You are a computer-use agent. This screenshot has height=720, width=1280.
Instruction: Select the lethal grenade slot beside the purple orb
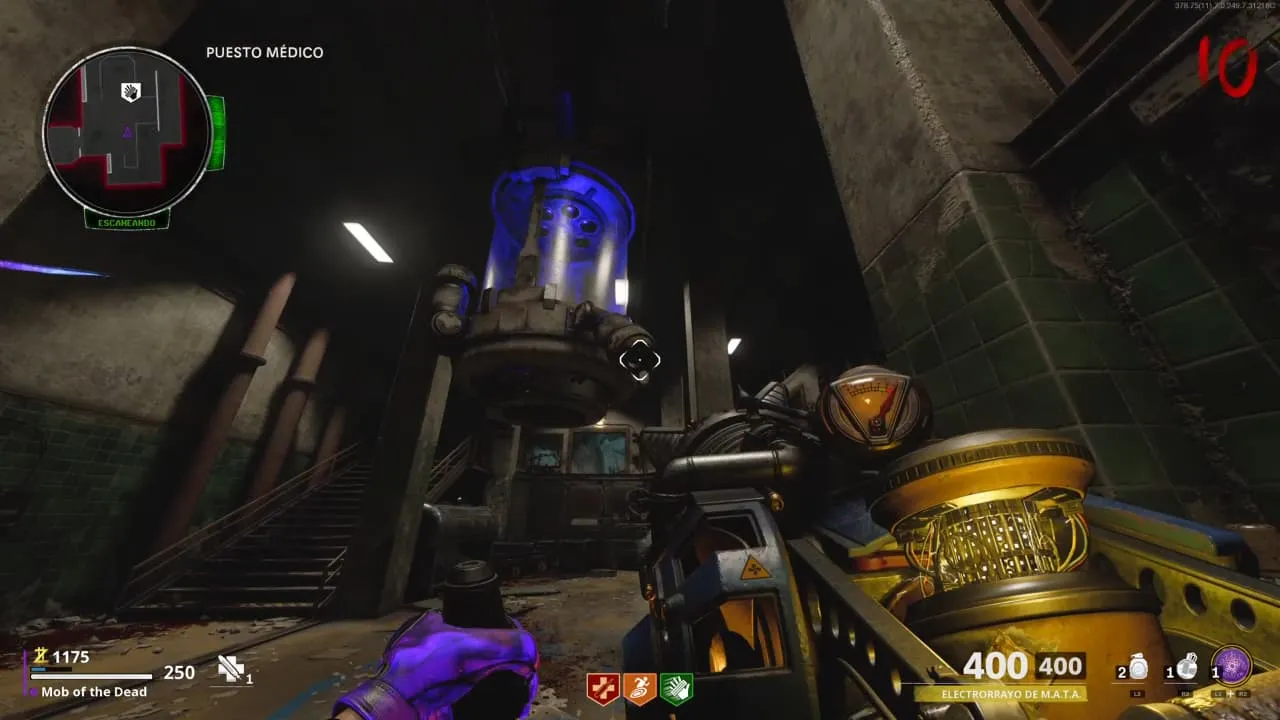[1186, 667]
